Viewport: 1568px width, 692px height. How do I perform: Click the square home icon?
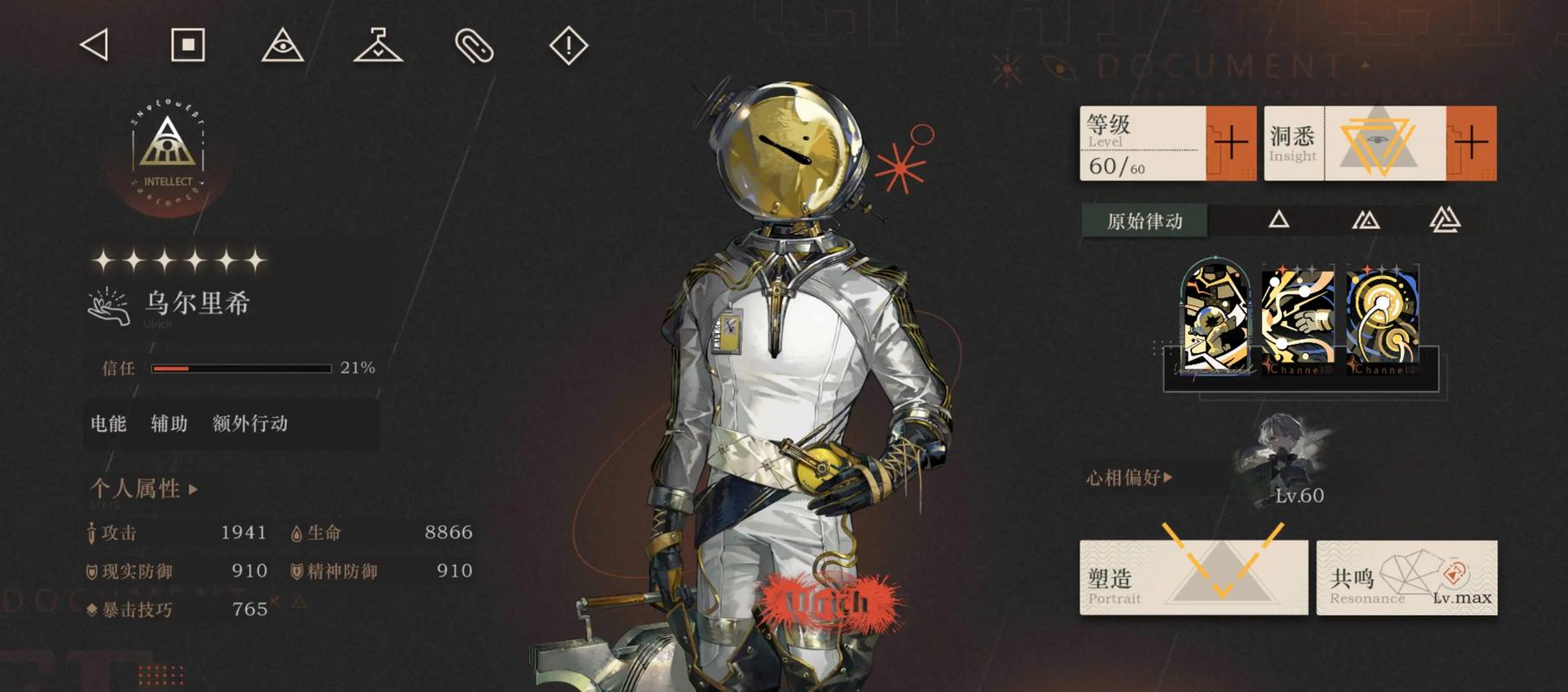click(x=188, y=45)
